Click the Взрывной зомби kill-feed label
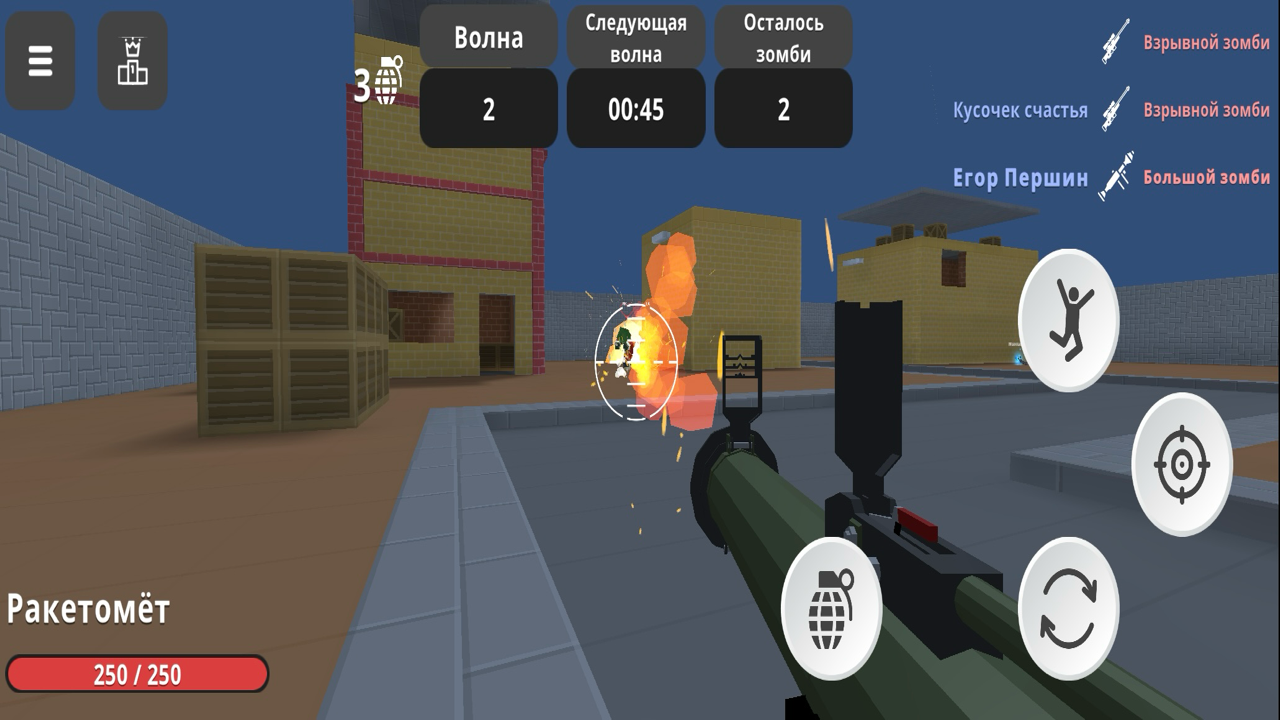1280x720 pixels. click(x=1205, y=44)
